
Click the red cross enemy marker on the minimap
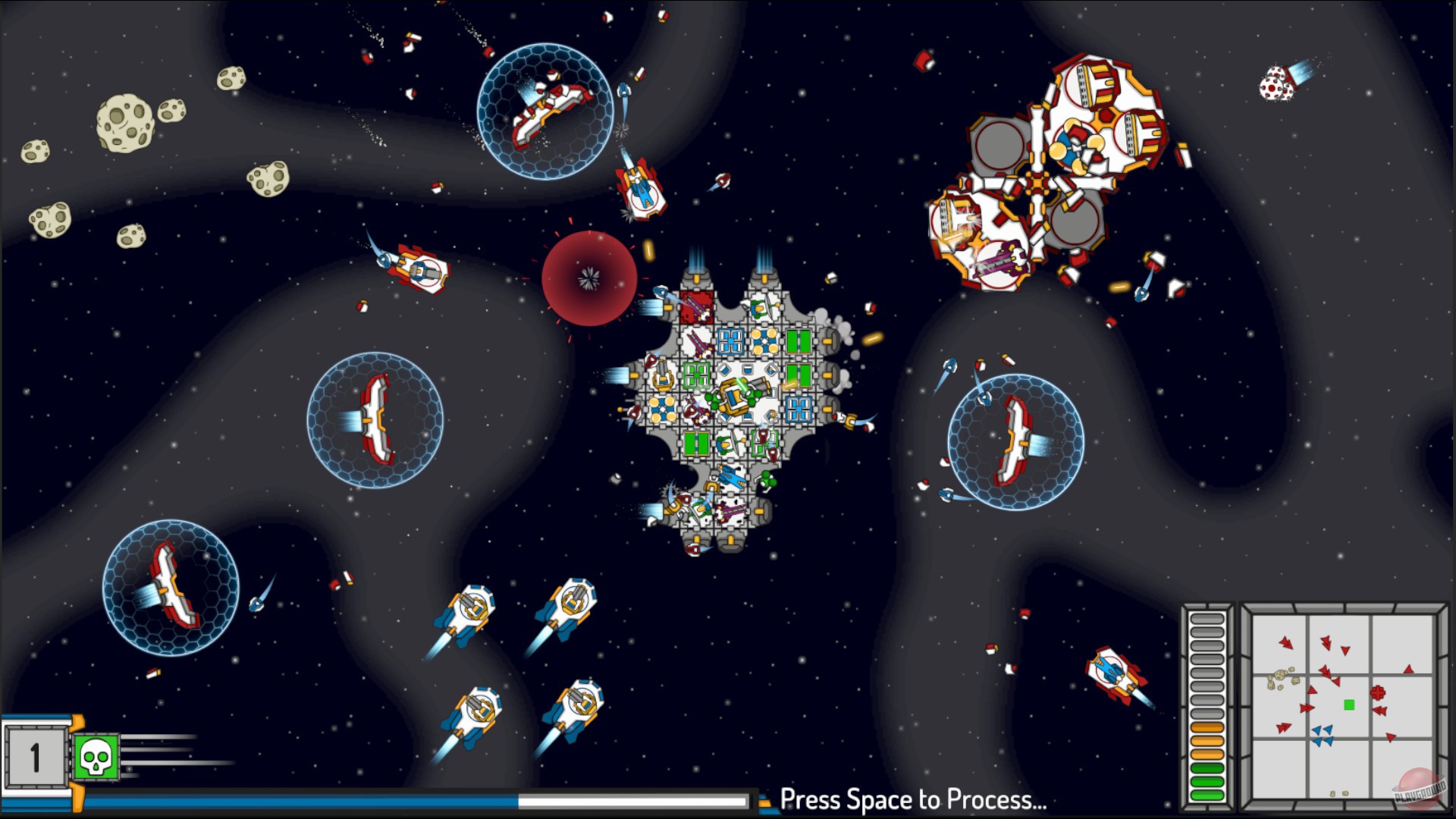pyautogui.click(x=1378, y=692)
